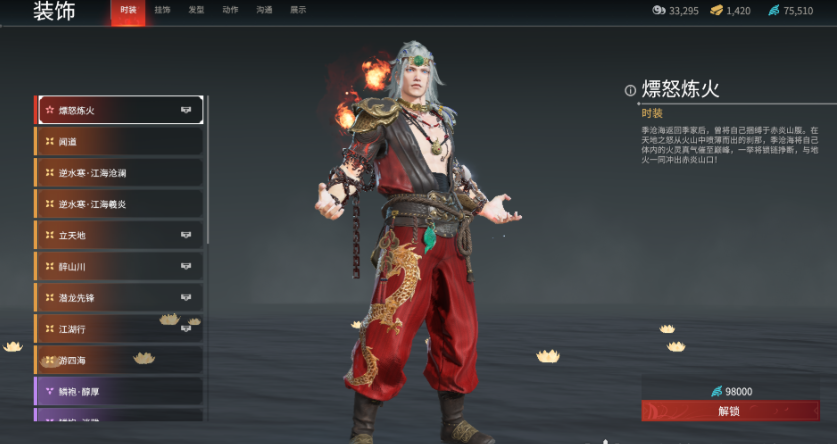Open the 展示 tab
837x444 pixels.
(298, 10)
